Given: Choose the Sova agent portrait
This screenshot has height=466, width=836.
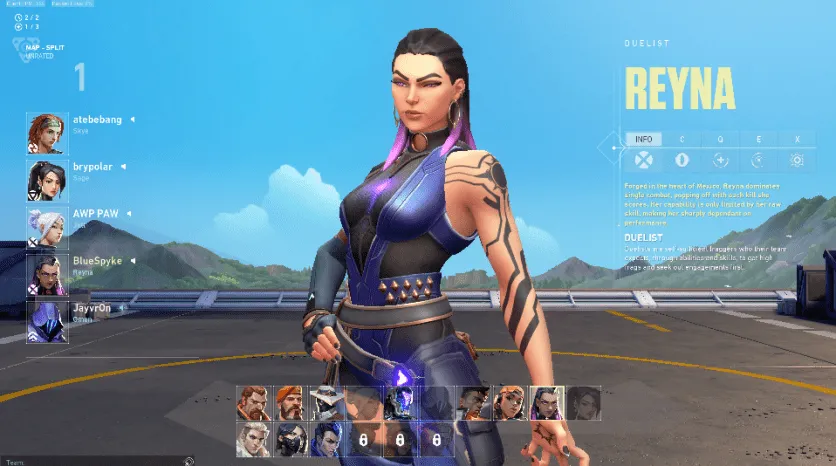Looking at the screenshot, I should (x=253, y=439).
